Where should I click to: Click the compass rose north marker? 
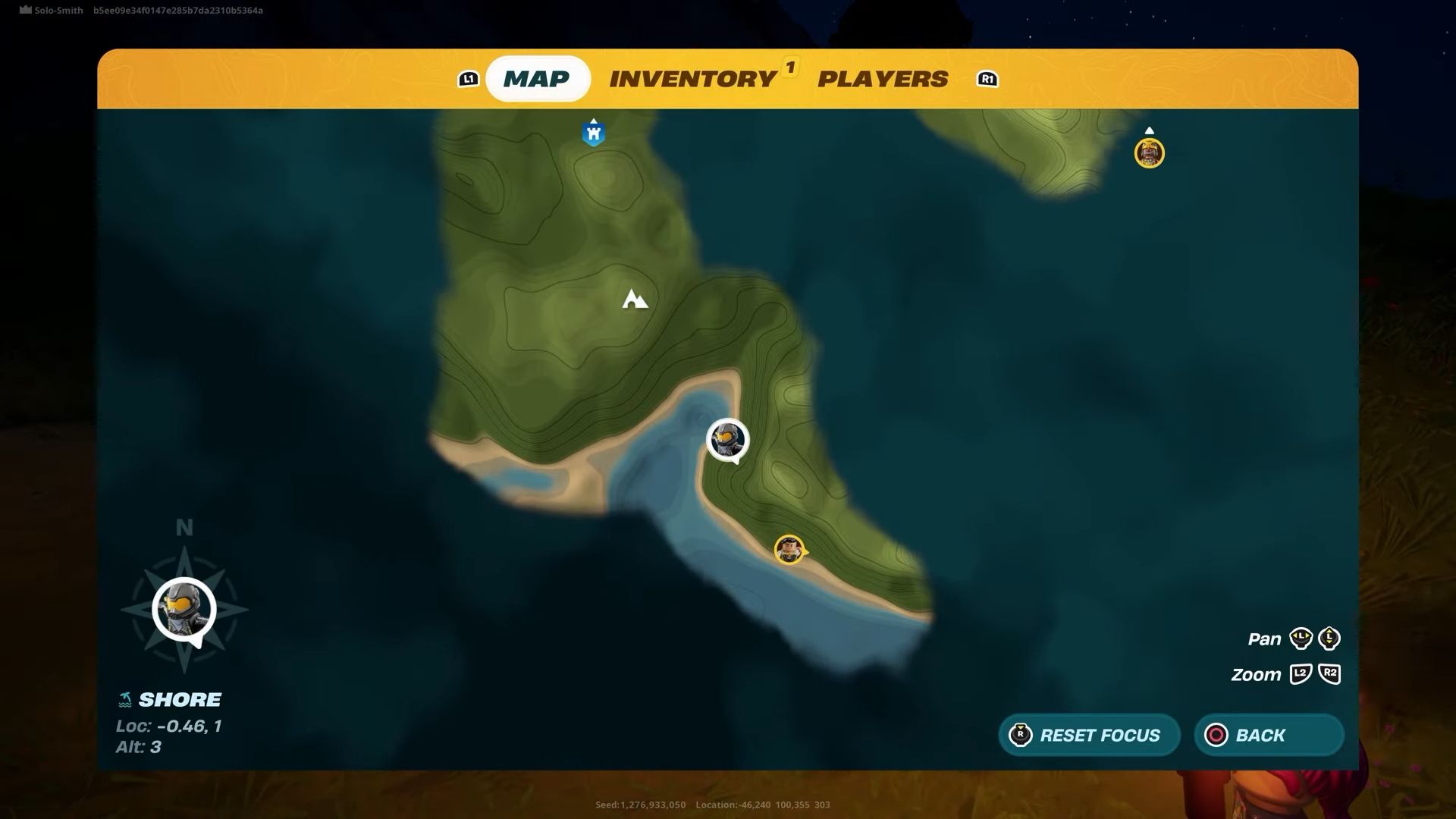(x=184, y=527)
